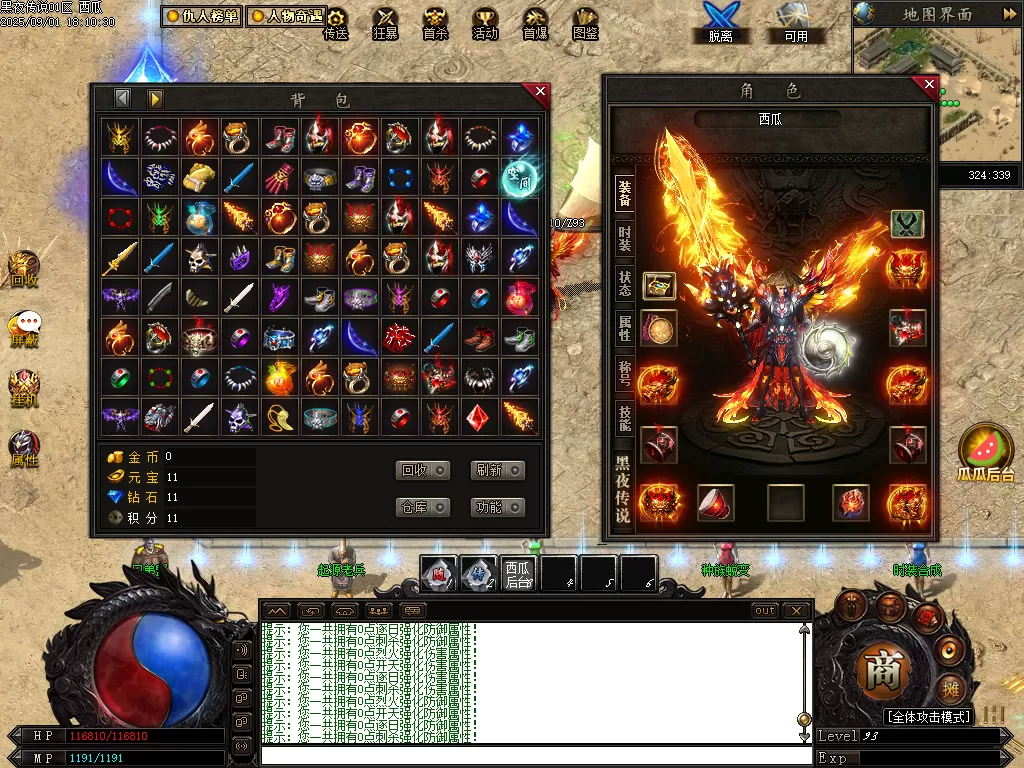Show the 称号 titles tab
The width and height of the screenshot is (1024, 768).
point(624,373)
